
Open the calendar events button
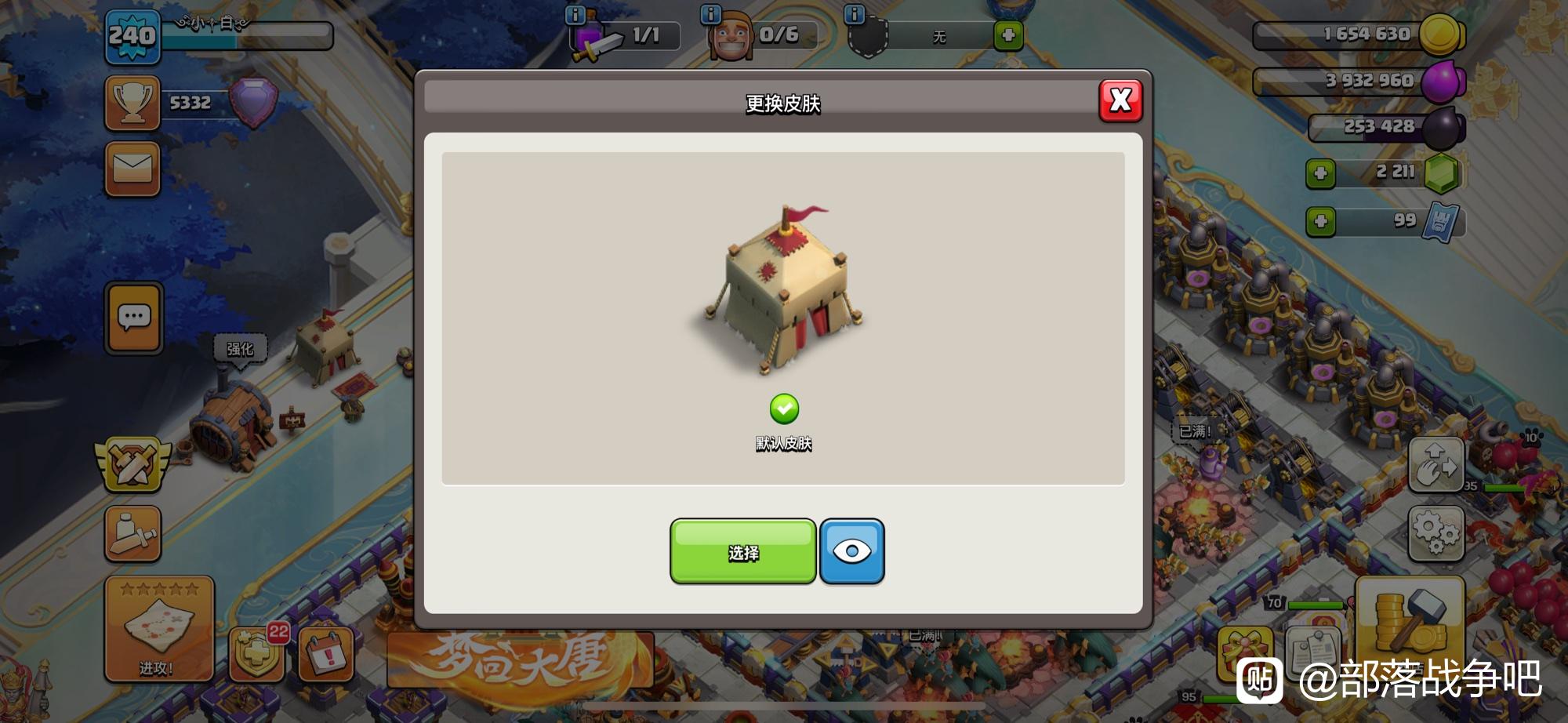click(326, 653)
